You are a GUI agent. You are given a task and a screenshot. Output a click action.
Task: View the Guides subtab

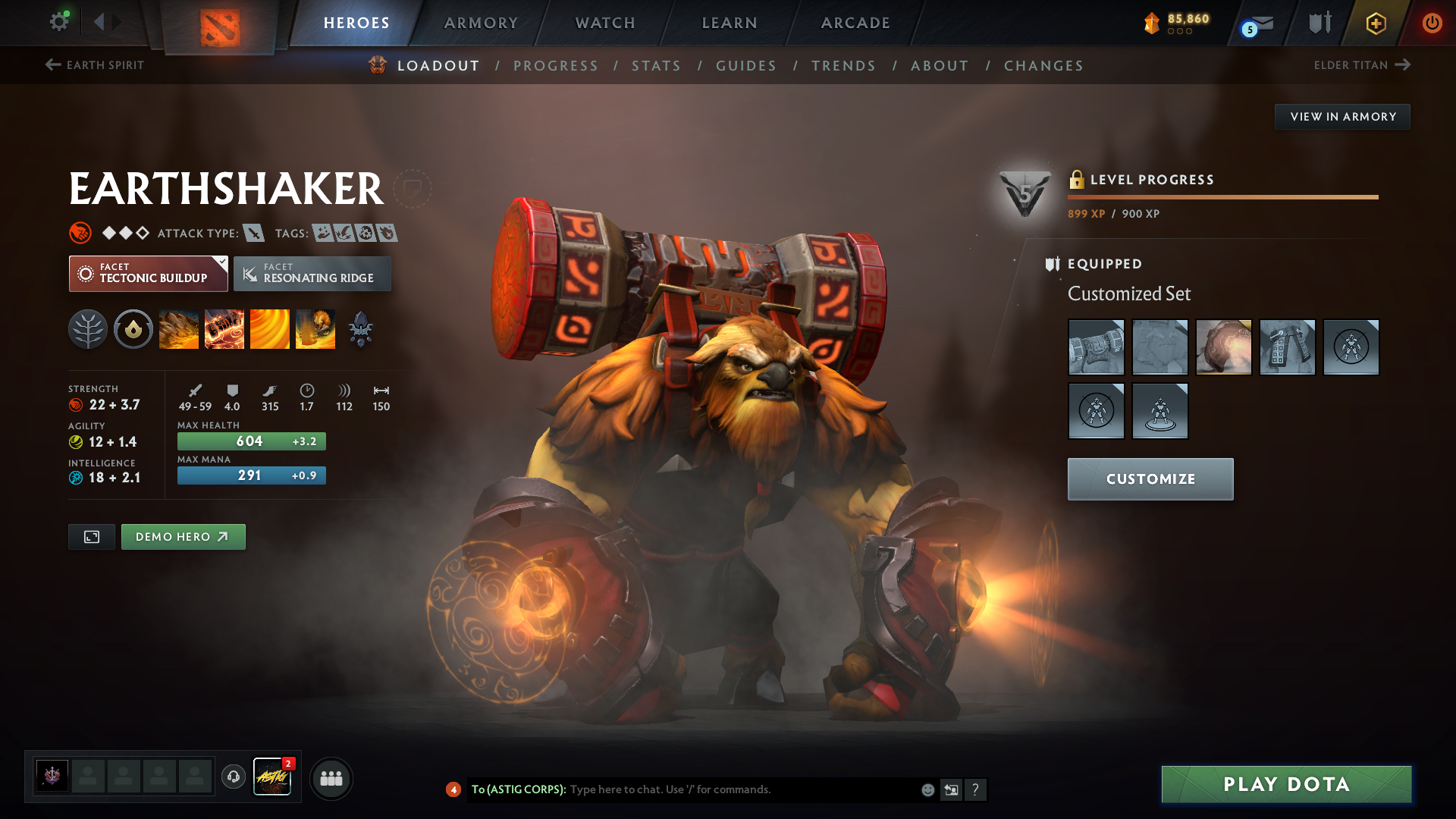[x=746, y=66]
